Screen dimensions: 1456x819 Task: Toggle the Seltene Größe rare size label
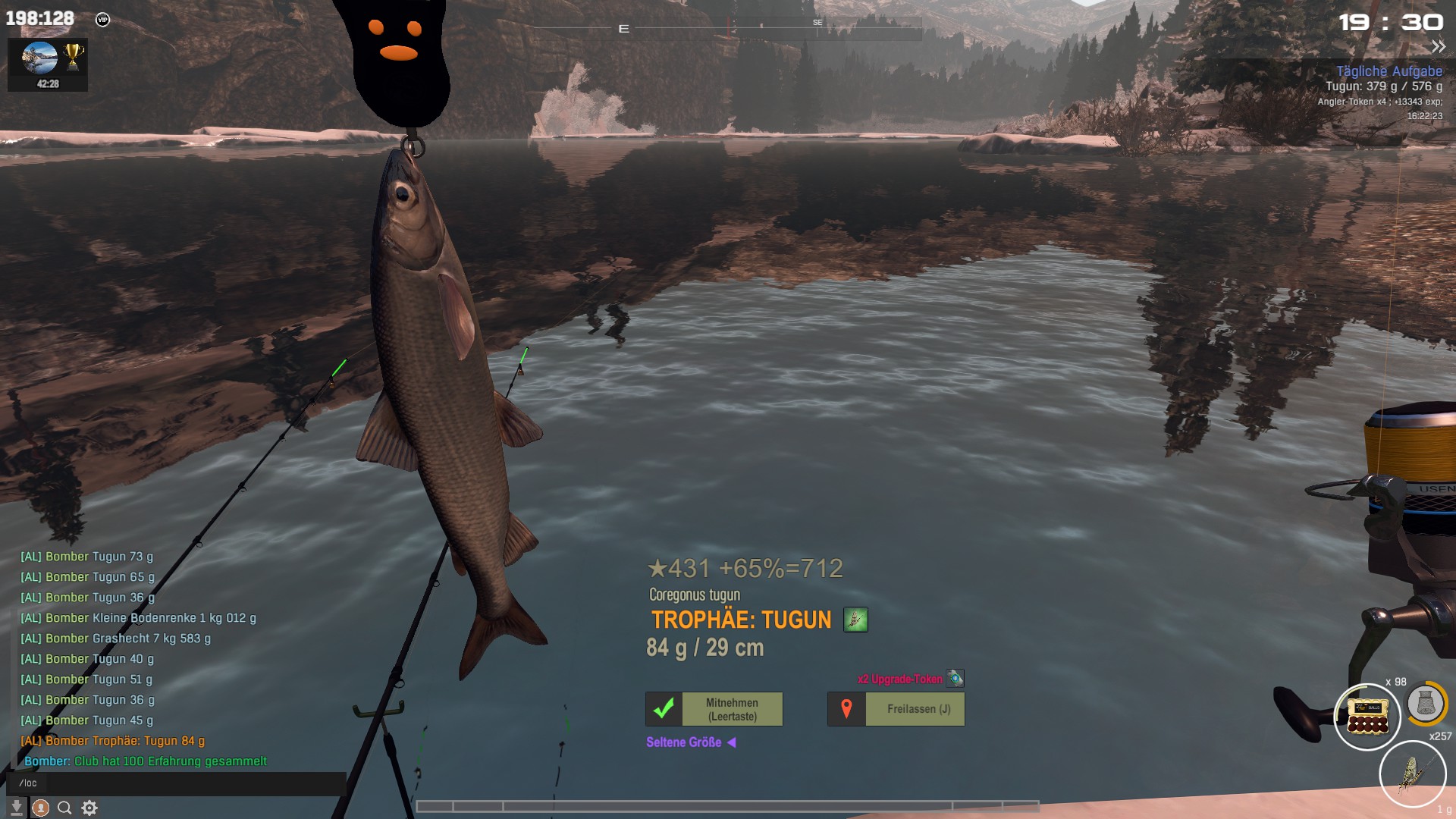click(690, 742)
